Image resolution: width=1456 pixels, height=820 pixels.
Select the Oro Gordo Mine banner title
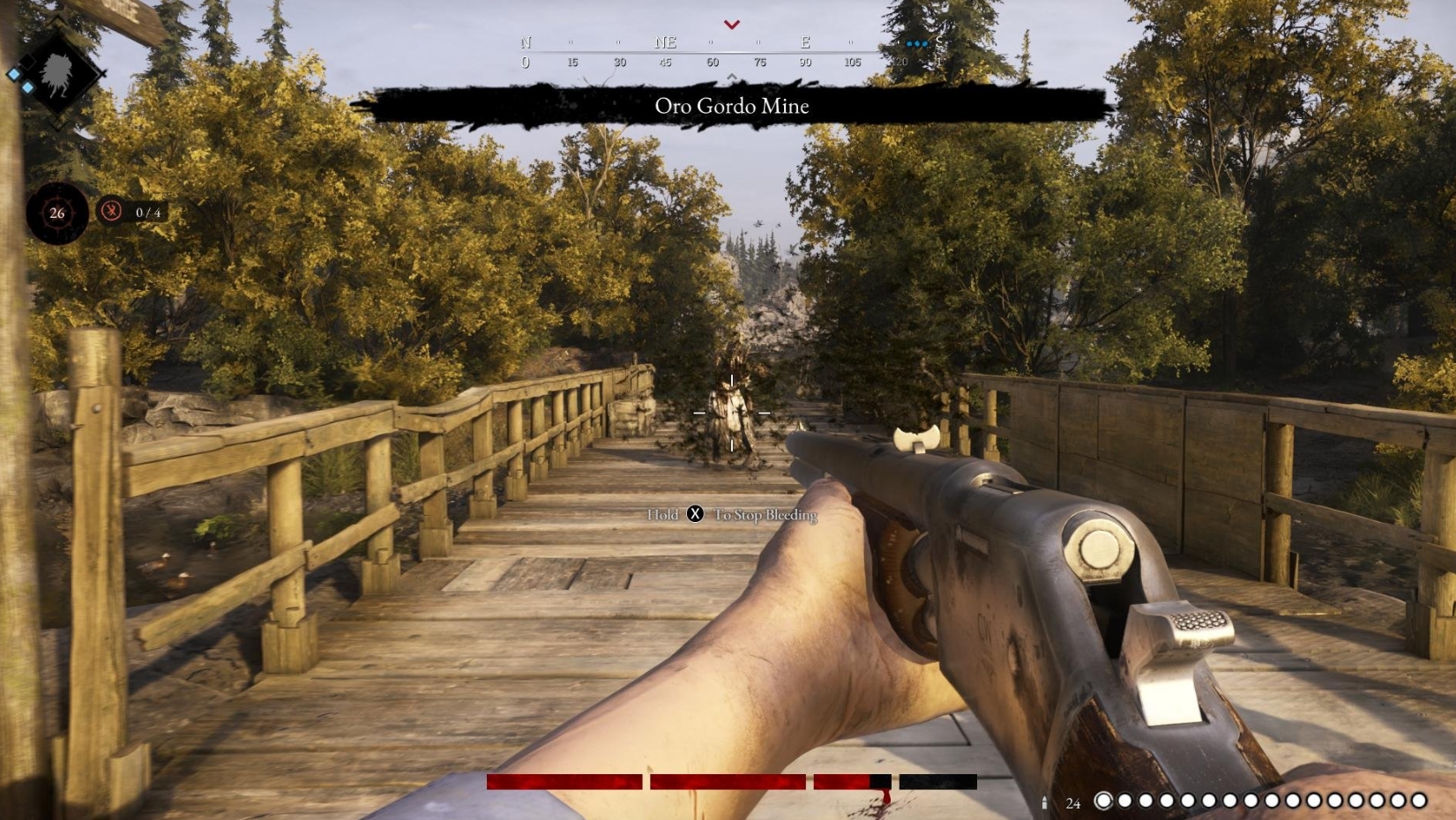pyautogui.click(x=732, y=107)
